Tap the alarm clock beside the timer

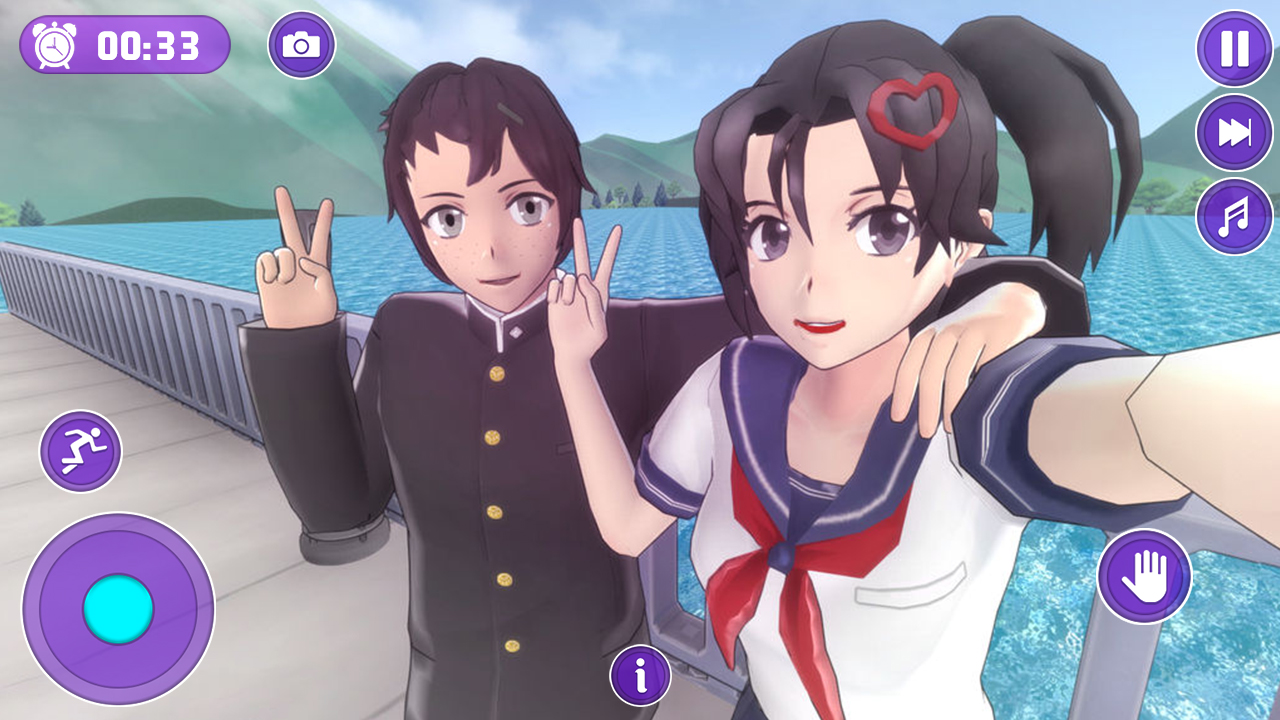pyautogui.click(x=52, y=44)
